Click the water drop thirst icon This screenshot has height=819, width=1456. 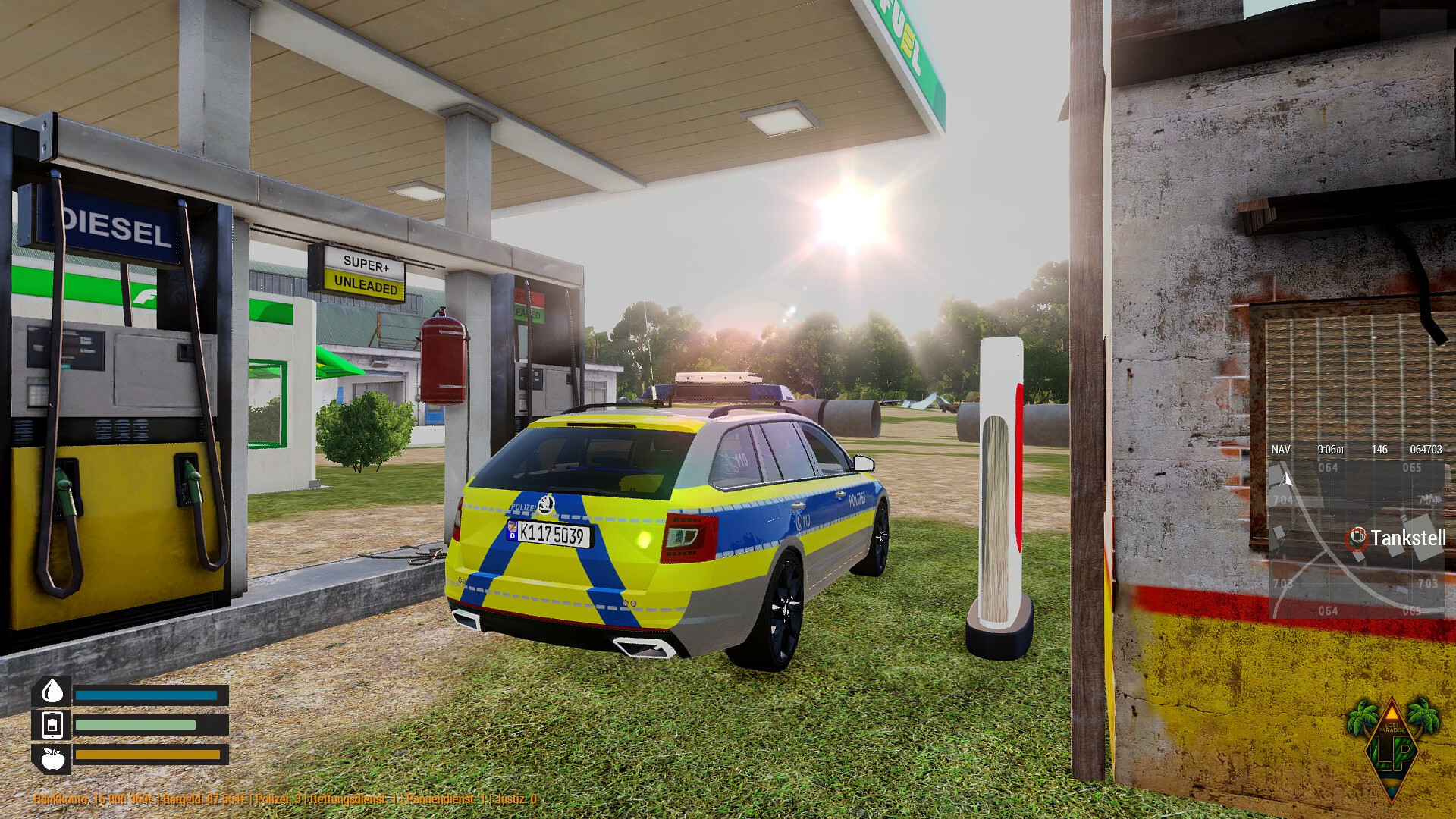pyautogui.click(x=52, y=692)
